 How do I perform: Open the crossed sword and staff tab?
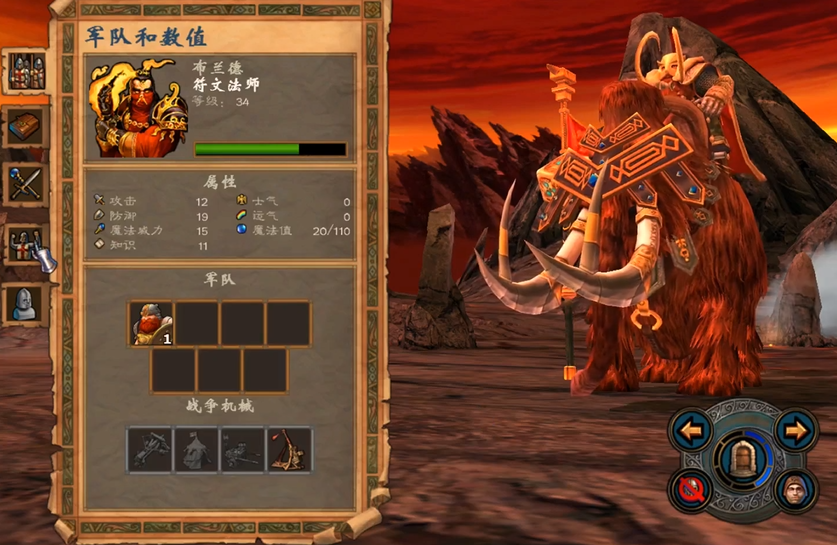point(26,184)
